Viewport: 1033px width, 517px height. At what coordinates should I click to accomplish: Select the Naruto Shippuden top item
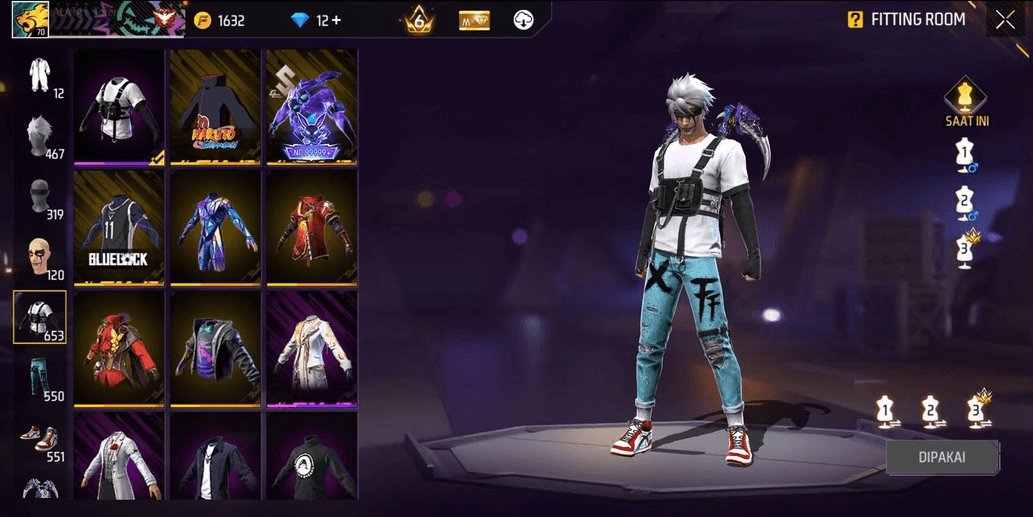(215, 107)
